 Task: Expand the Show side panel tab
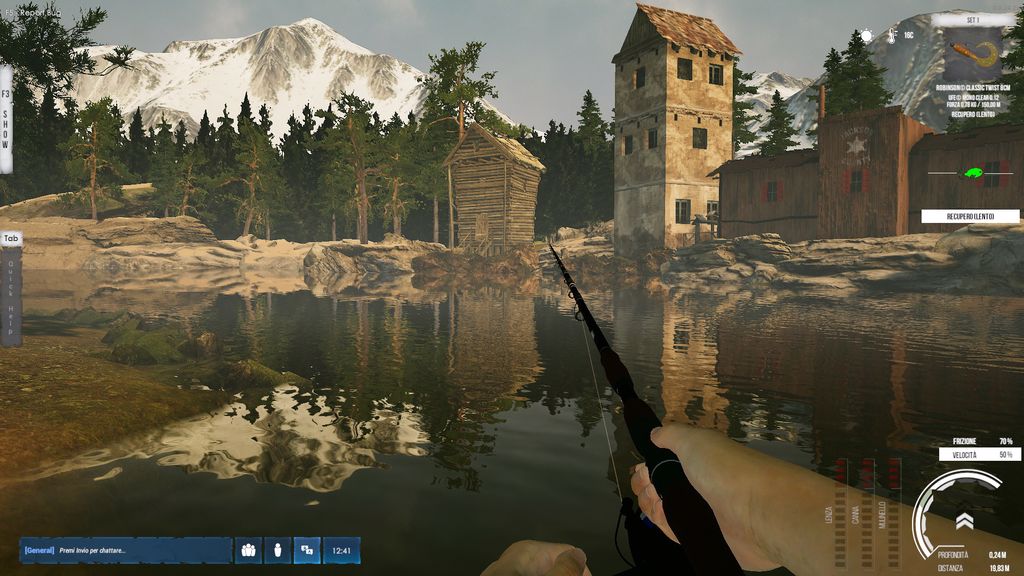[x=6, y=120]
